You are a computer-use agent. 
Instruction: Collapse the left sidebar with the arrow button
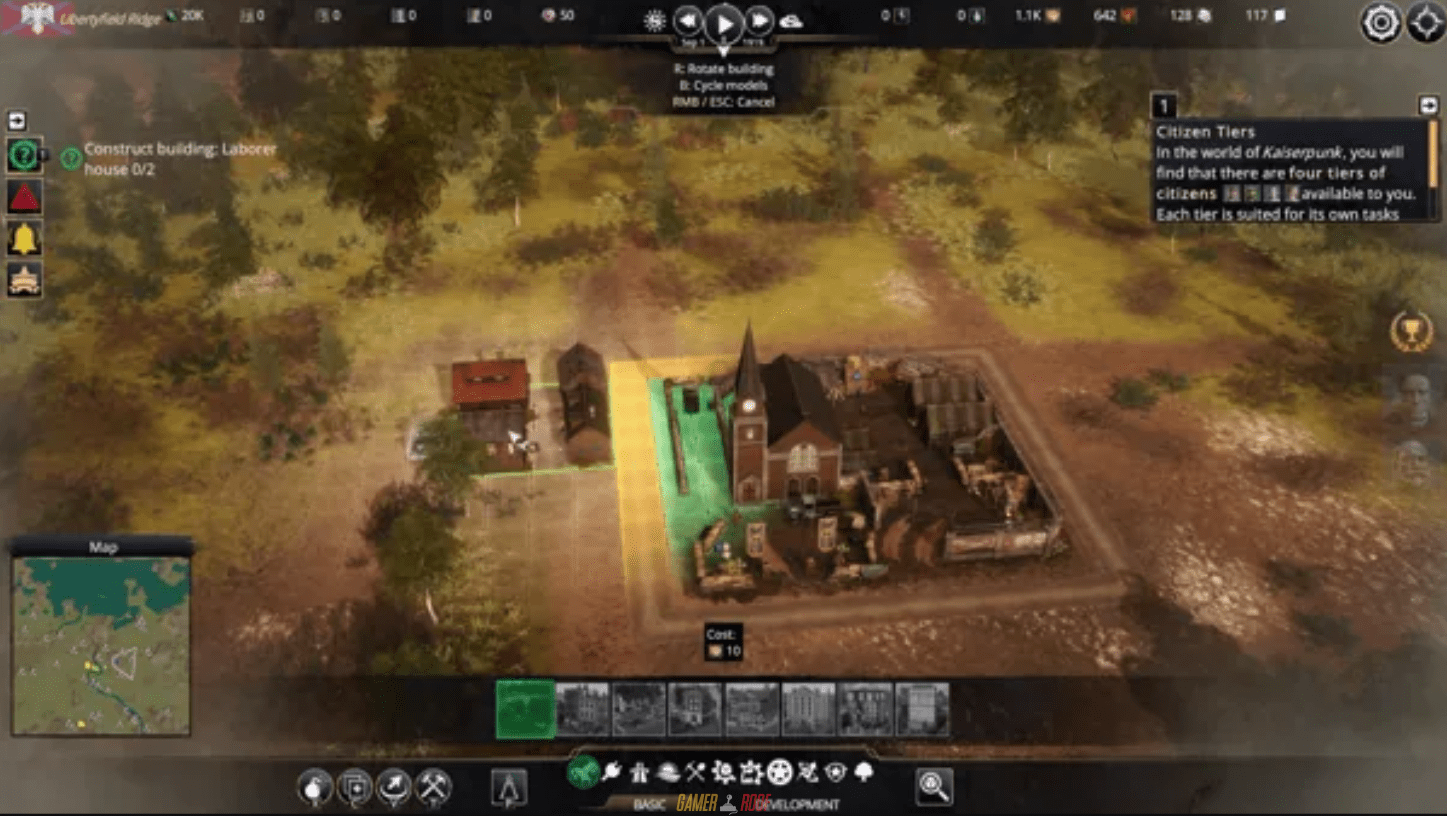point(16,120)
